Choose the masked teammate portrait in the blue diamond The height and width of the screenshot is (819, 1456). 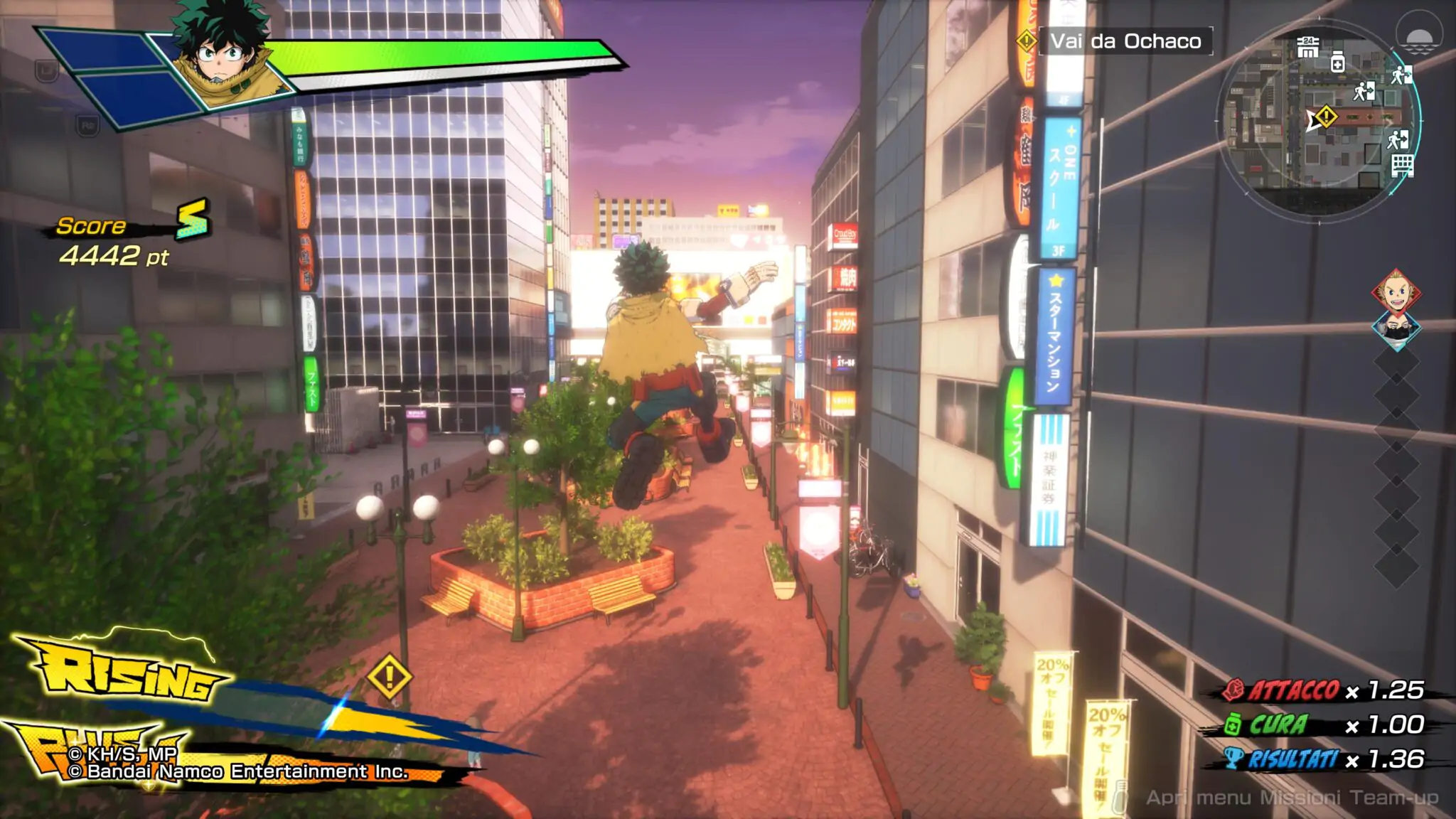click(1396, 331)
